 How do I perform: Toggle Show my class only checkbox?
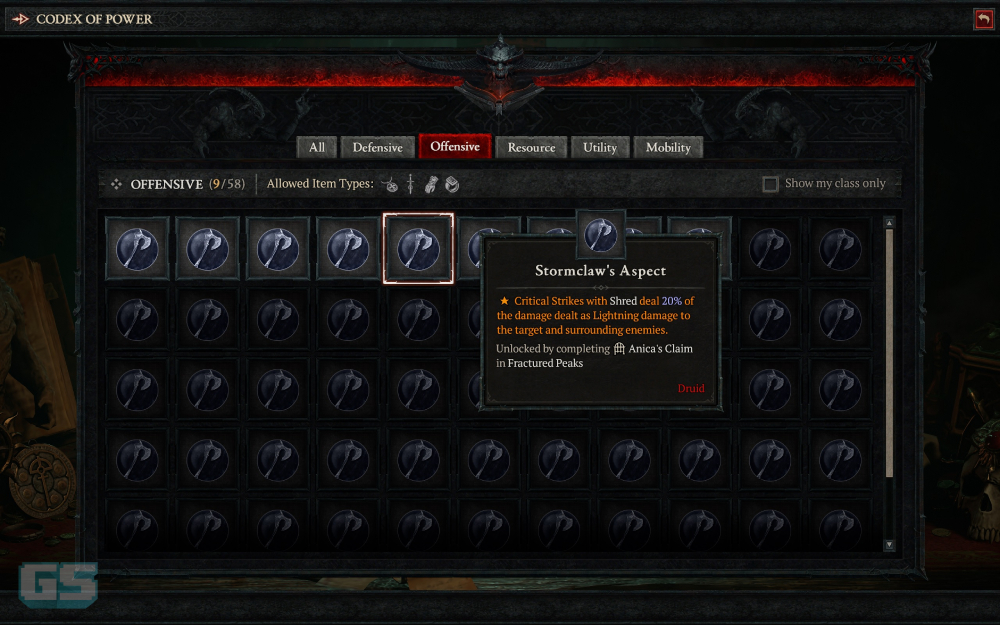point(770,184)
